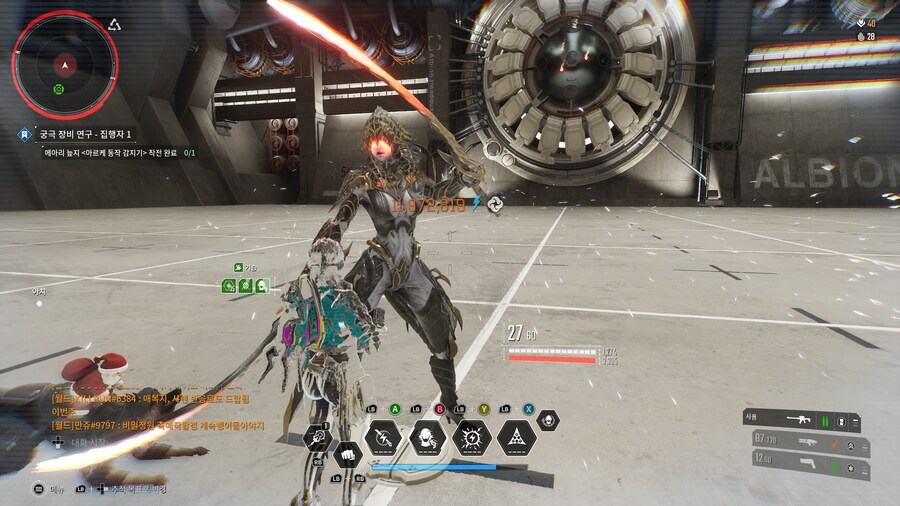Select the small passive skill hexagon
Screen dimensions: 900x506
click(x=547, y=420)
